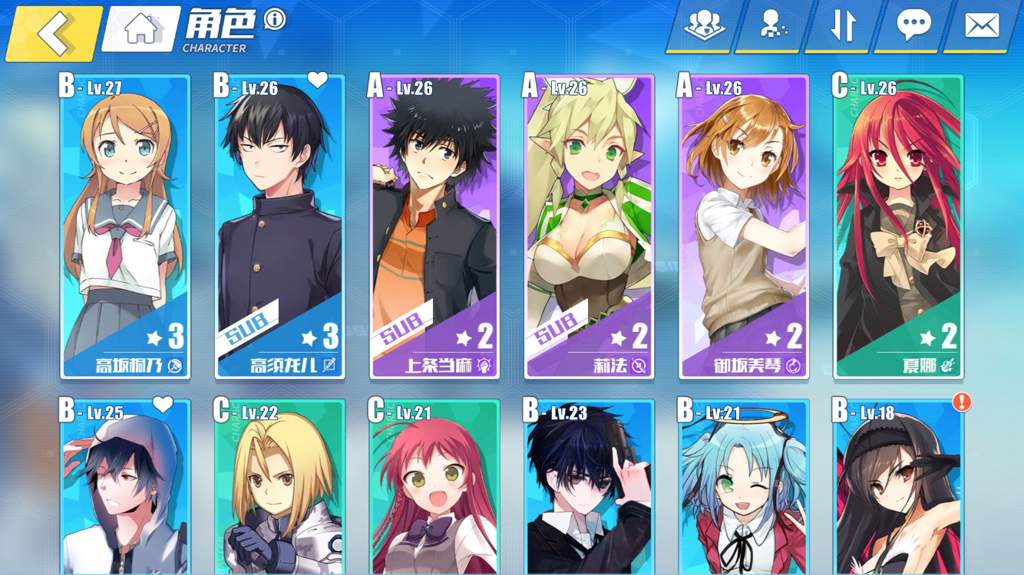
Task: Open the mail envelope inbox
Action: pos(982,25)
